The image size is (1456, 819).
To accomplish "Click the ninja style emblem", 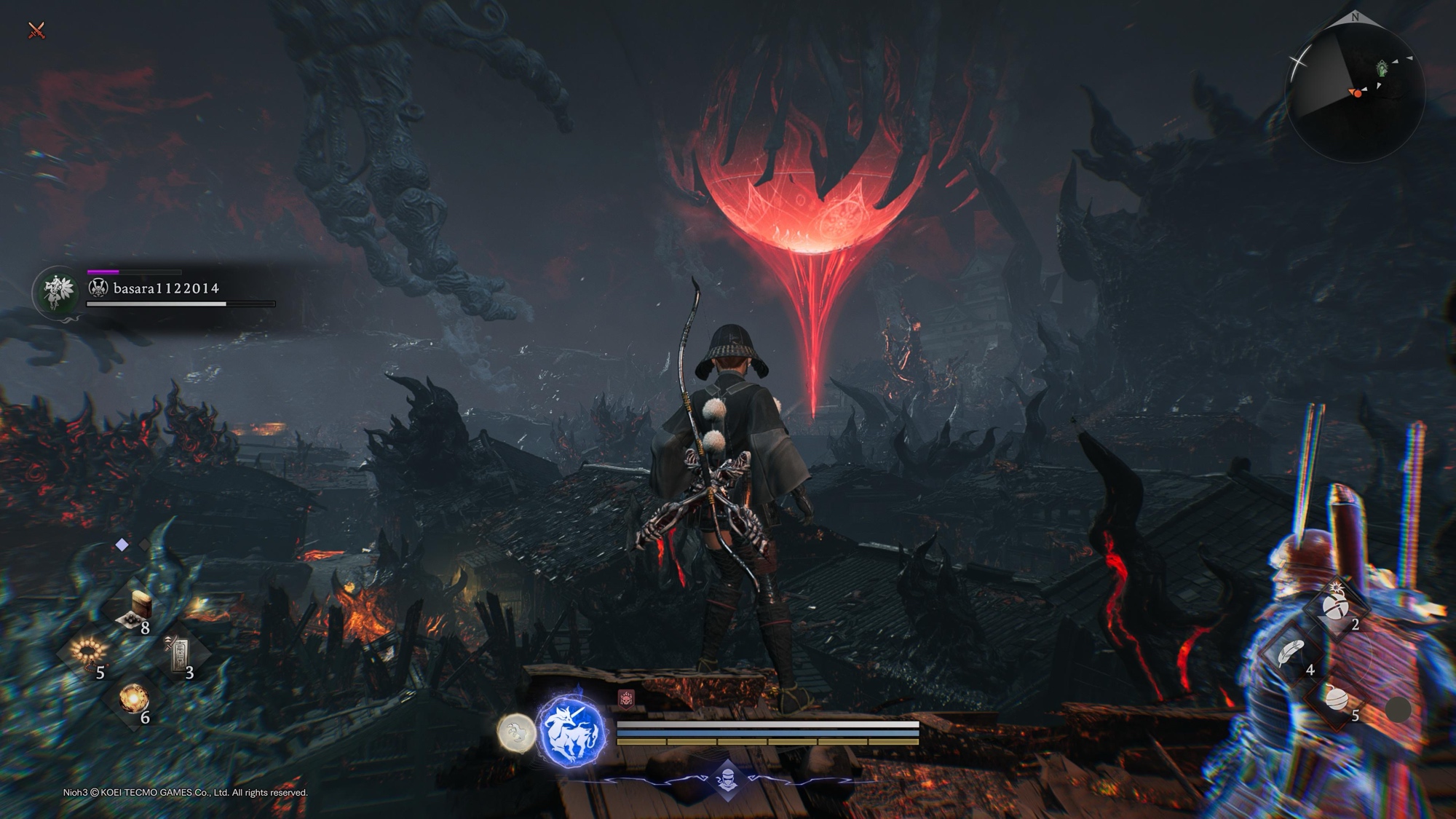I will (x=727, y=779).
